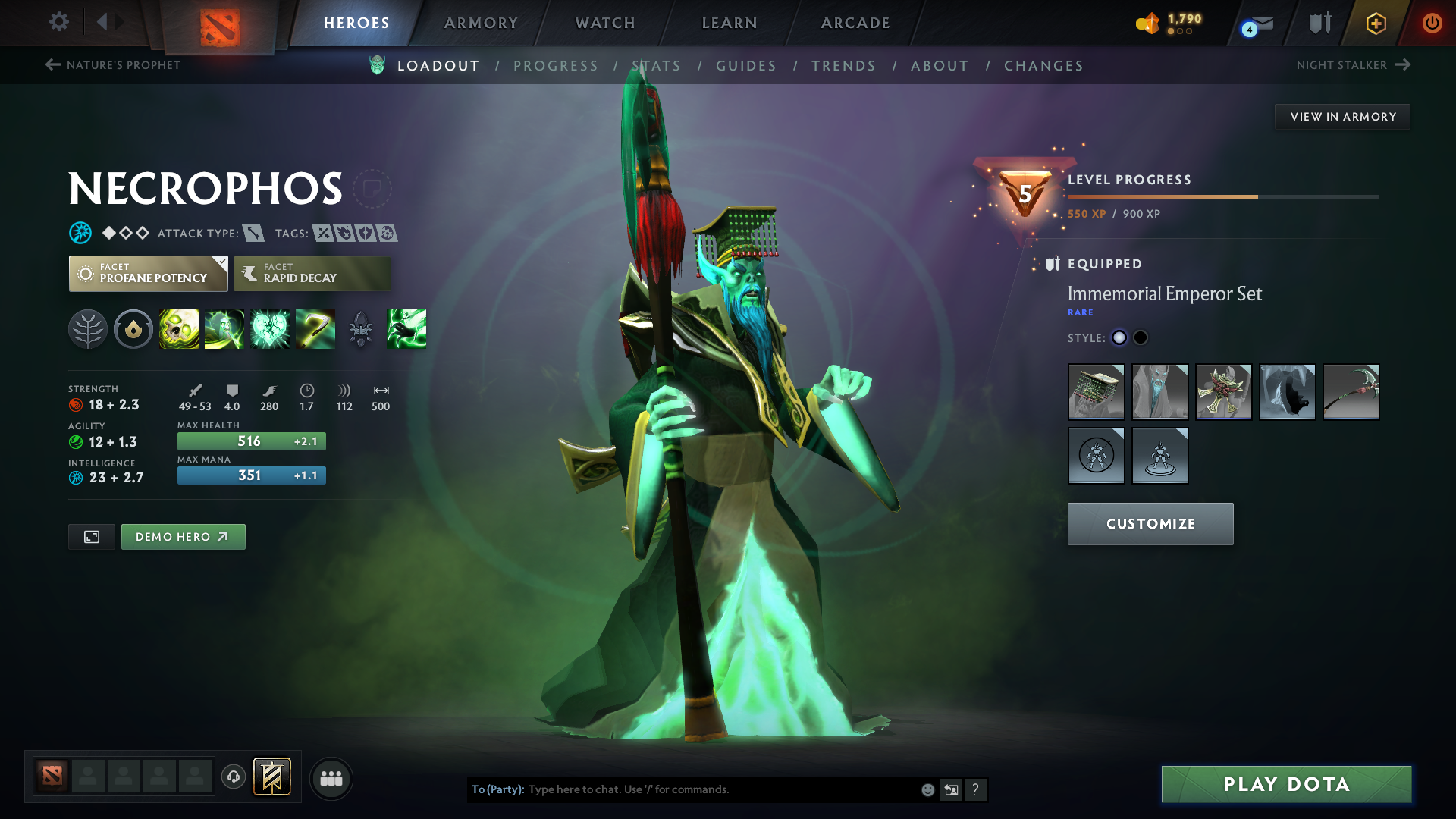Image resolution: width=1456 pixels, height=819 pixels.
Task: Select the Profane Potency facet
Action: pyautogui.click(x=148, y=274)
